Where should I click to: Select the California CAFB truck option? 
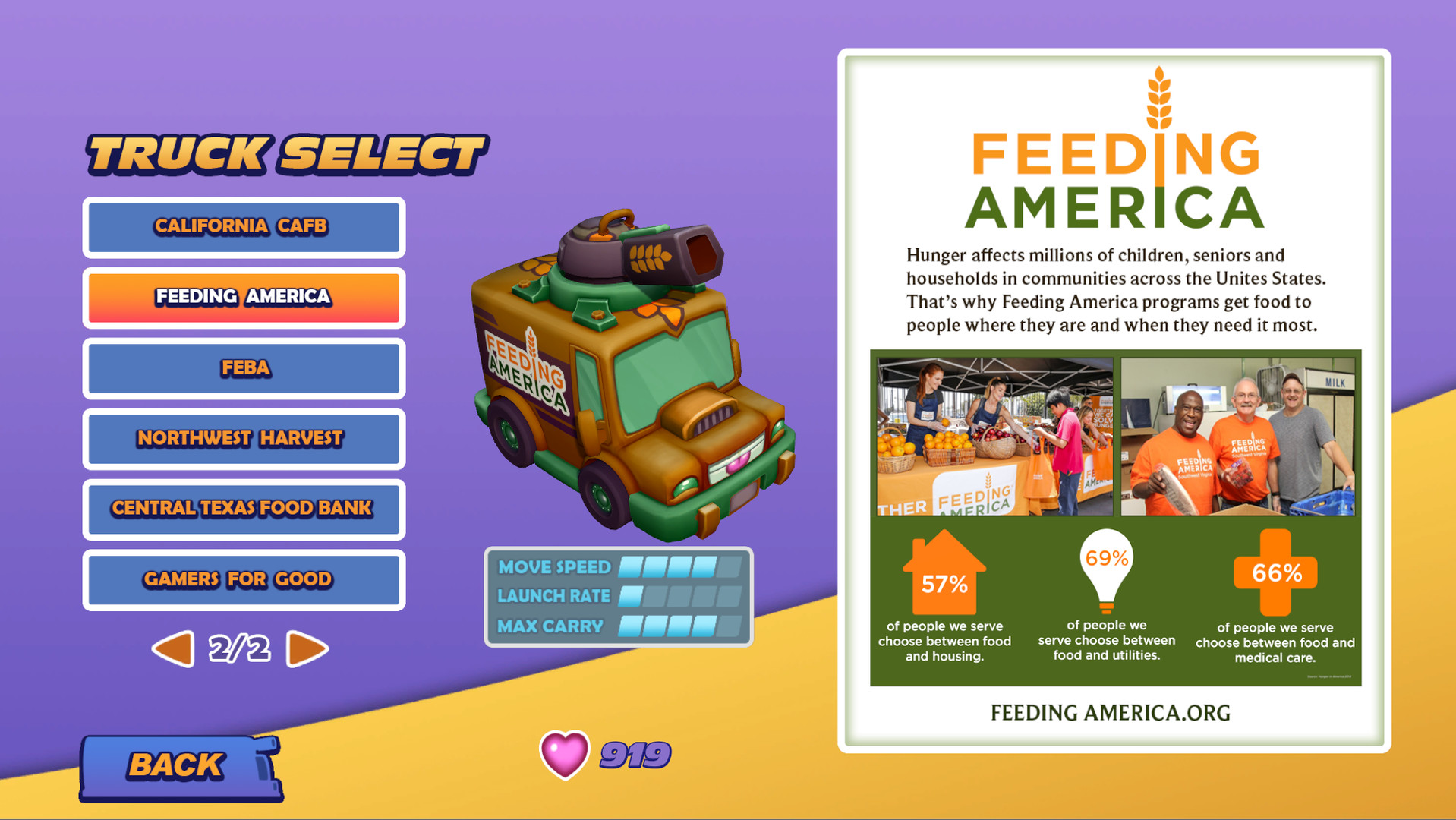tap(243, 226)
